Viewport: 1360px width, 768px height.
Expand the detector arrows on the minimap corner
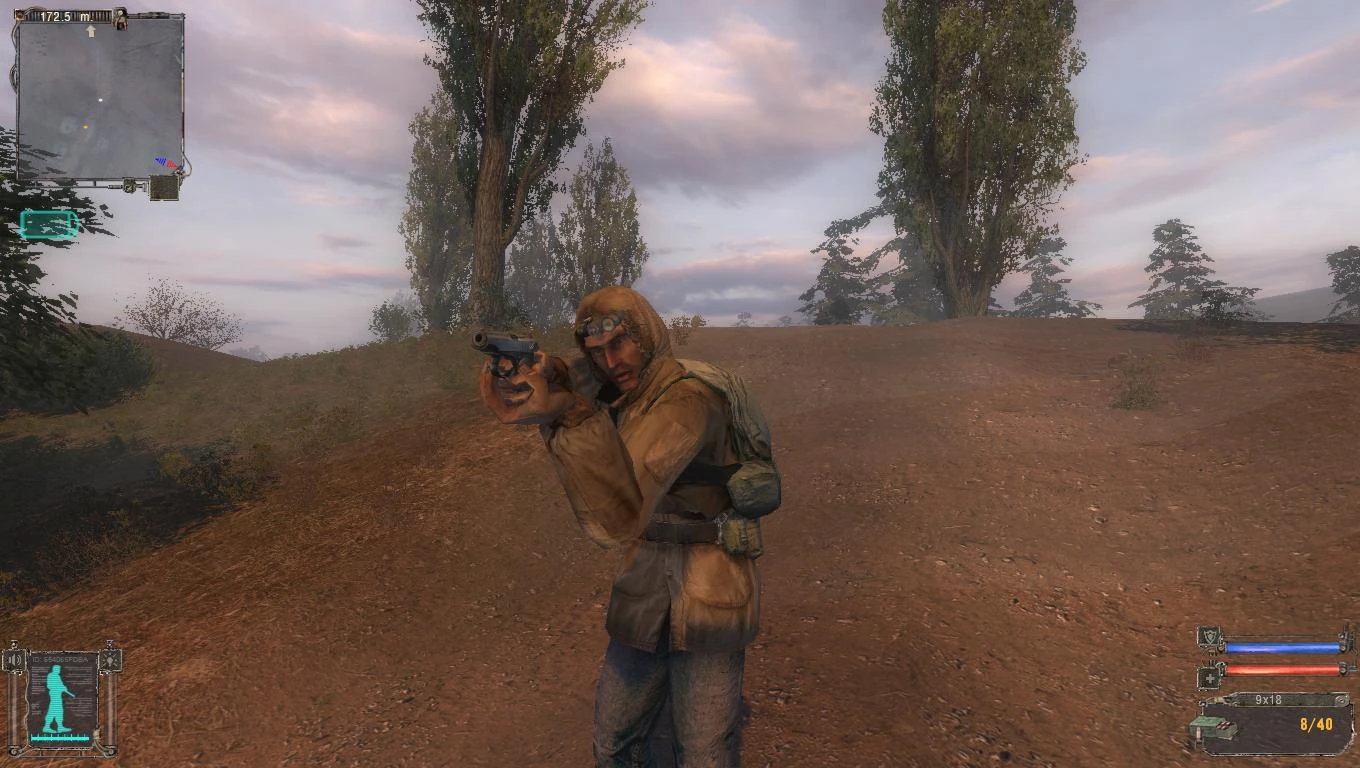(x=164, y=161)
